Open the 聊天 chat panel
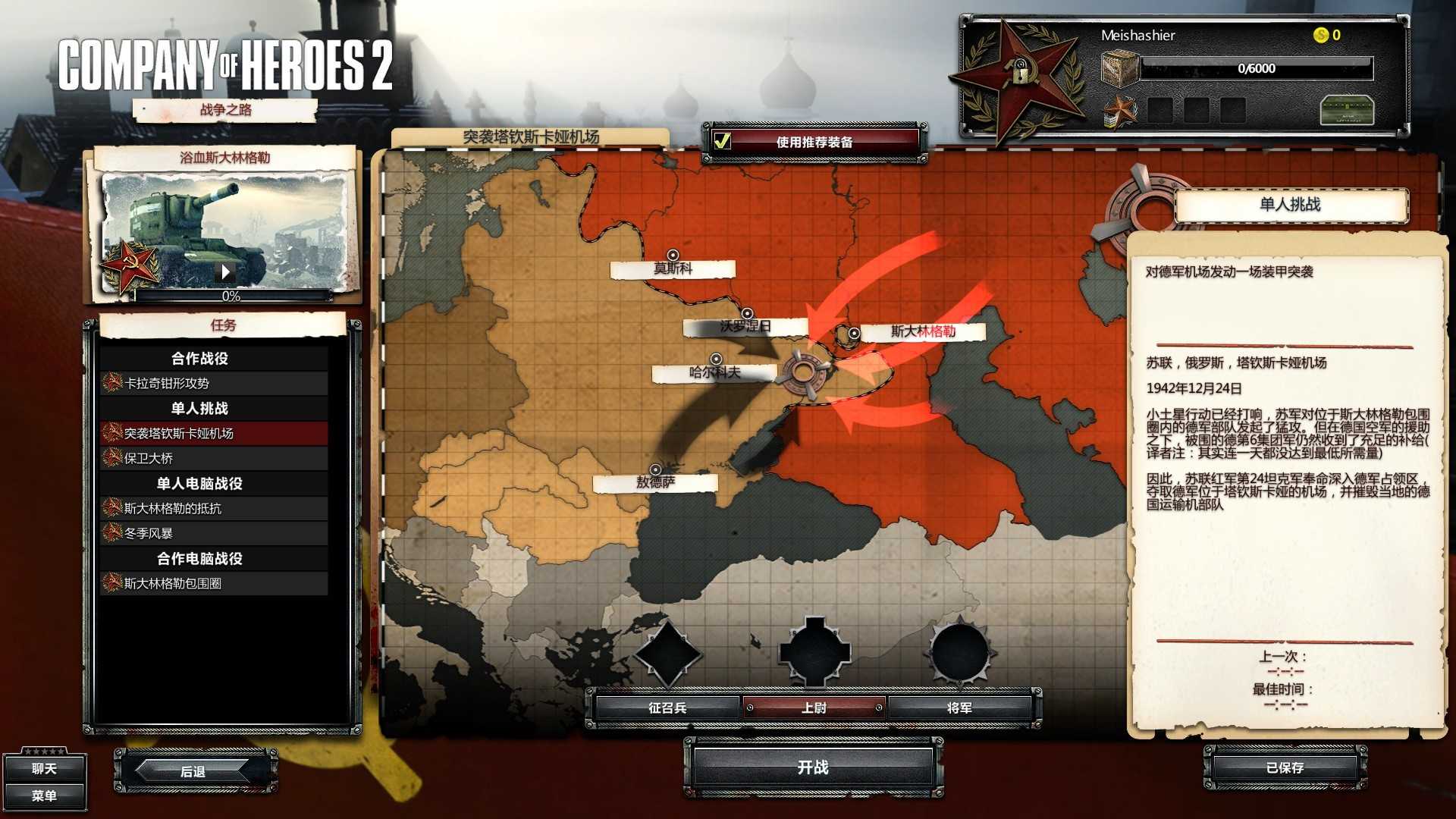 pyautogui.click(x=44, y=768)
